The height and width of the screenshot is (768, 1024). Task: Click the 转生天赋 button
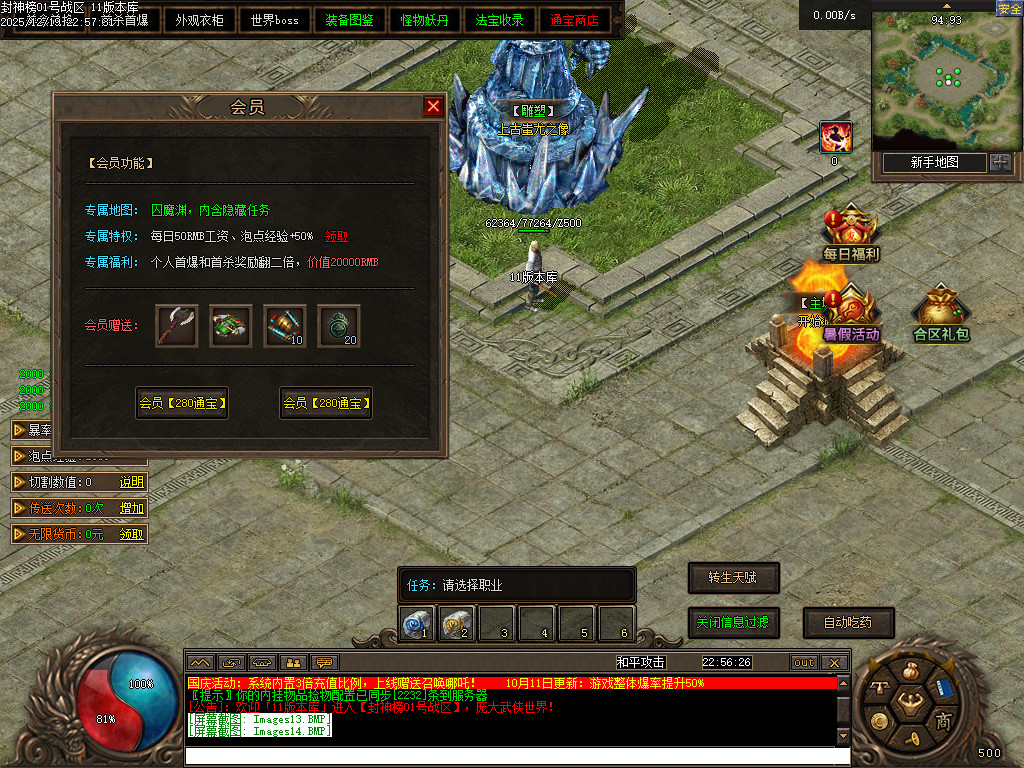pos(734,577)
